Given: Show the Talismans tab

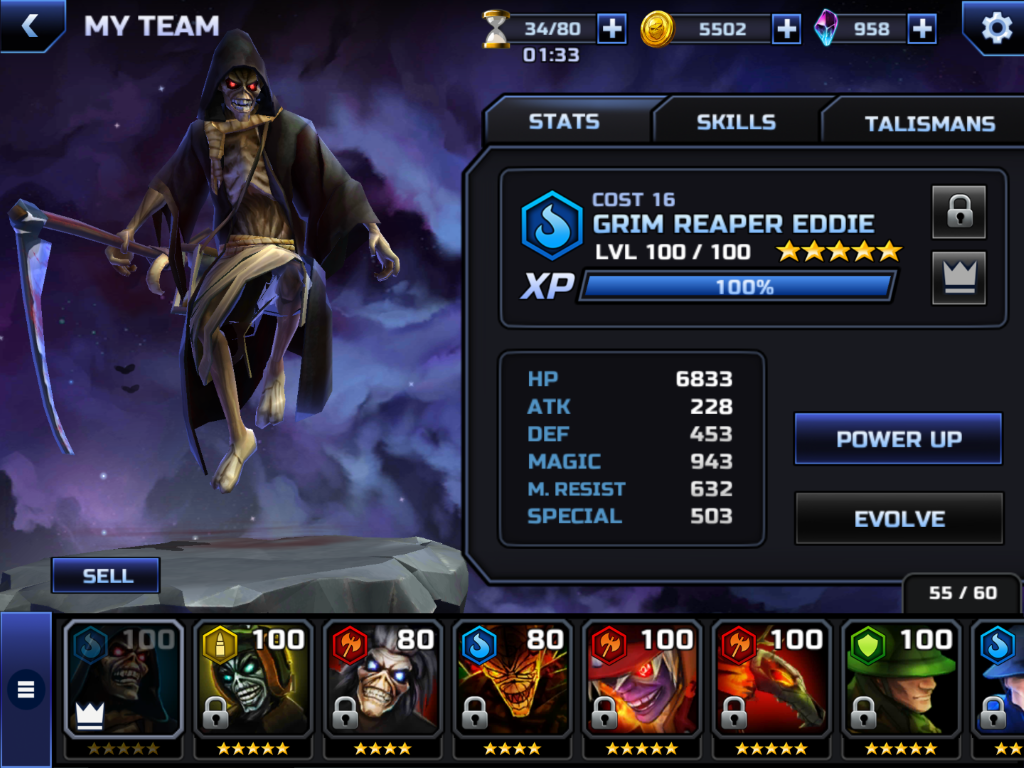Looking at the screenshot, I should pos(929,123).
